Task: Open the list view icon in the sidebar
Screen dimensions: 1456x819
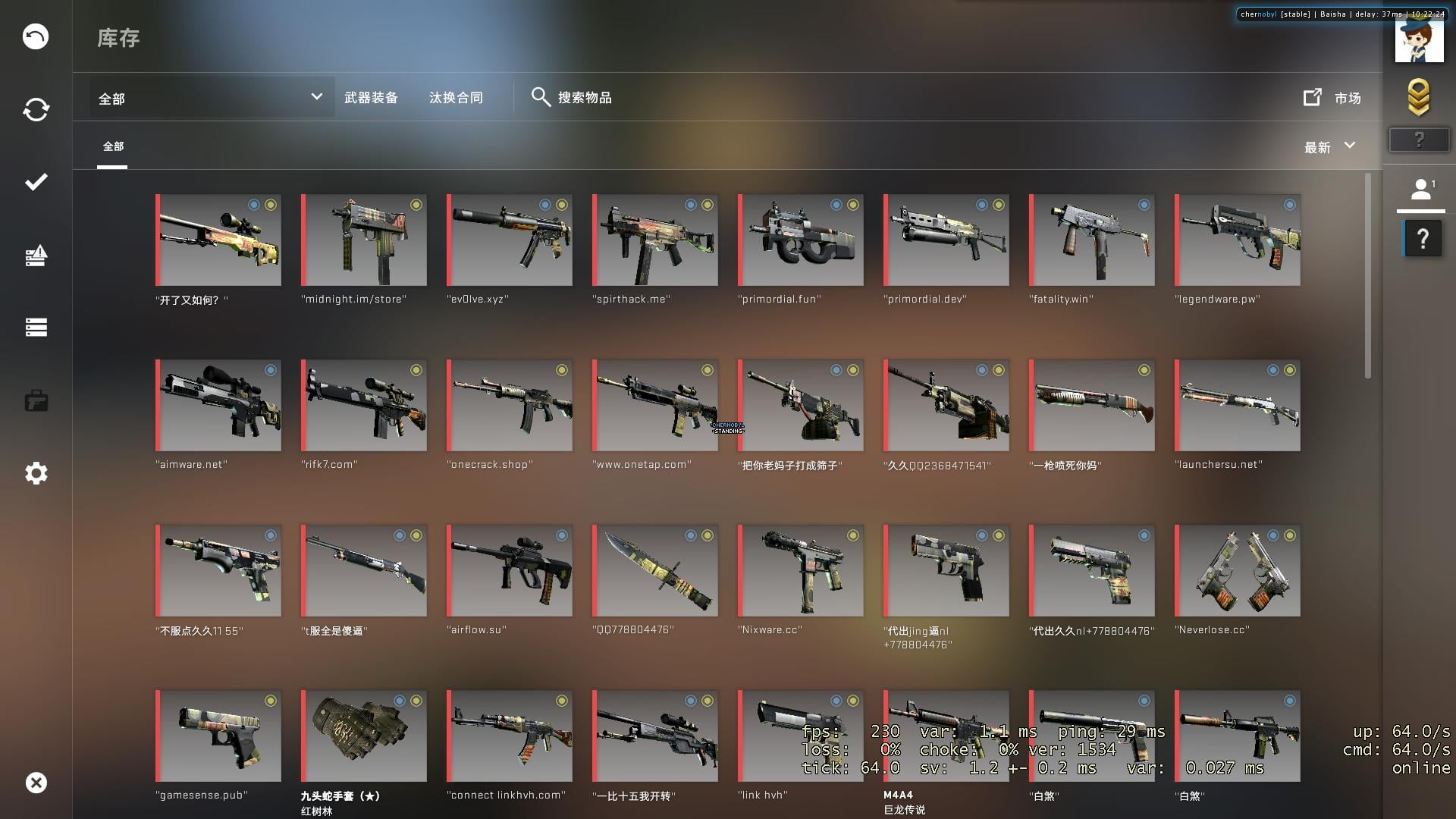Action: 35,327
